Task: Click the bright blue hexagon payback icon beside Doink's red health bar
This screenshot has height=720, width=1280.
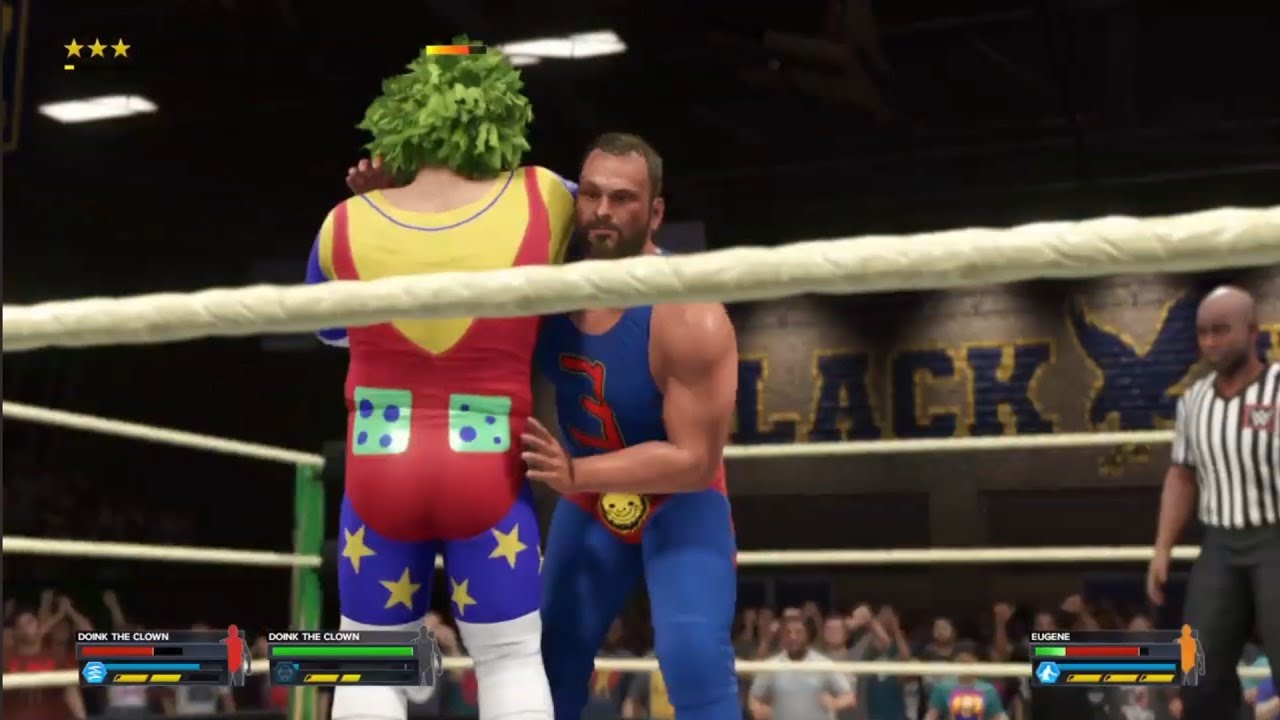Action: pos(94,672)
